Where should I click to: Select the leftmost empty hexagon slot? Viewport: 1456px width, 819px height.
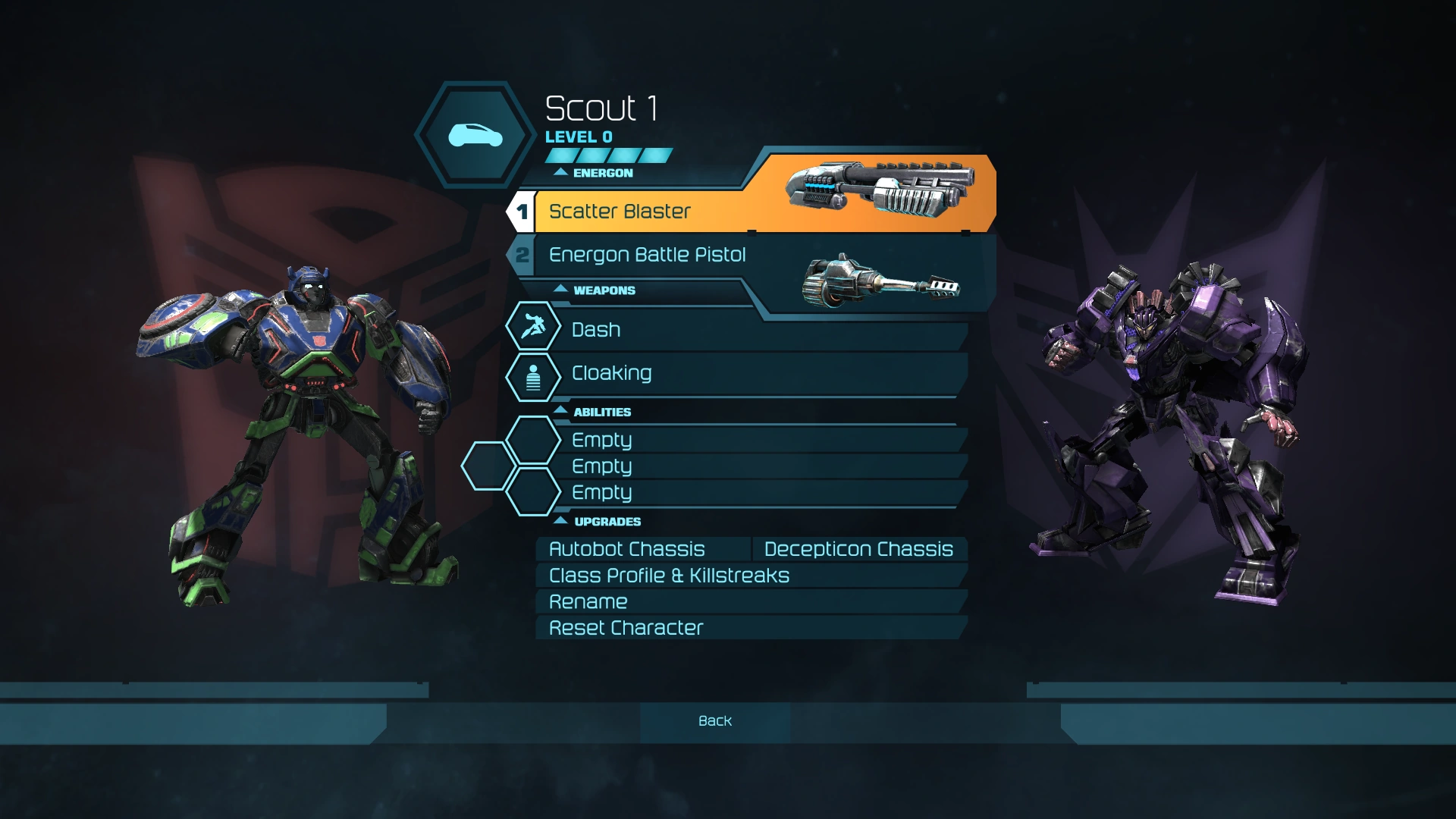(x=486, y=466)
